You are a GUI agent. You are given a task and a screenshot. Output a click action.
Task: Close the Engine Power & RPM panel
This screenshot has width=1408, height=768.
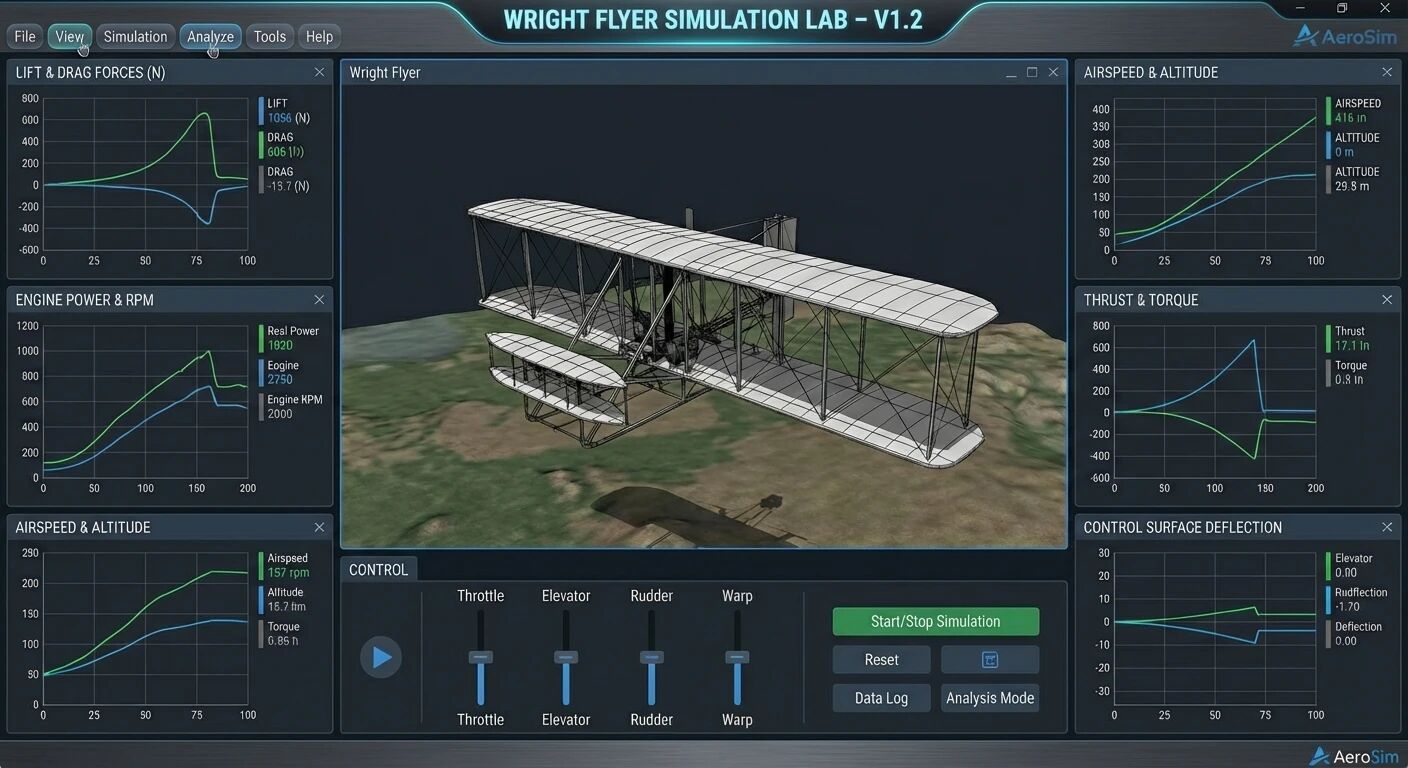(x=319, y=300)
